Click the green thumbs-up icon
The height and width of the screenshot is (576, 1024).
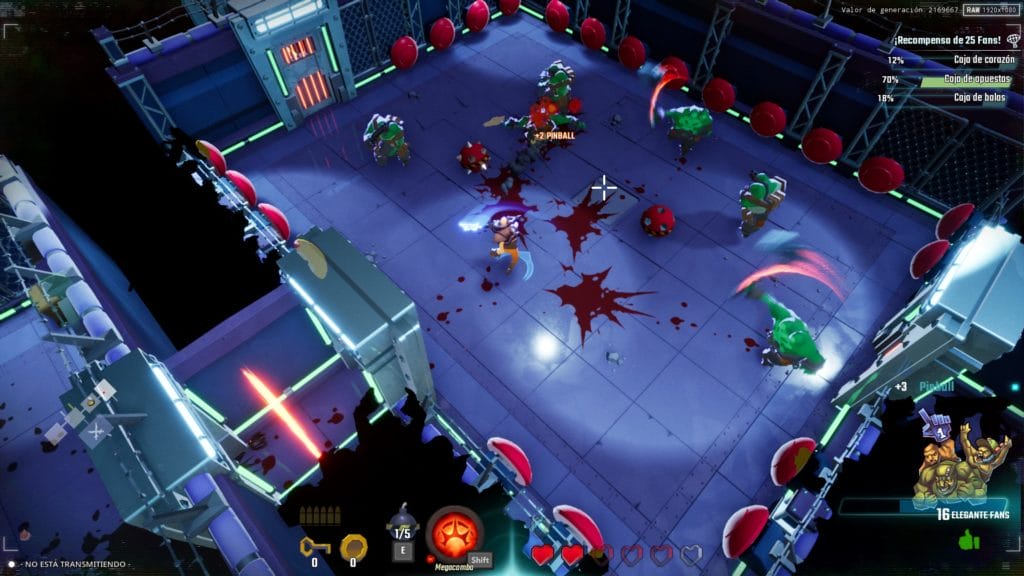pyautogui.click(x=969, y=541)
